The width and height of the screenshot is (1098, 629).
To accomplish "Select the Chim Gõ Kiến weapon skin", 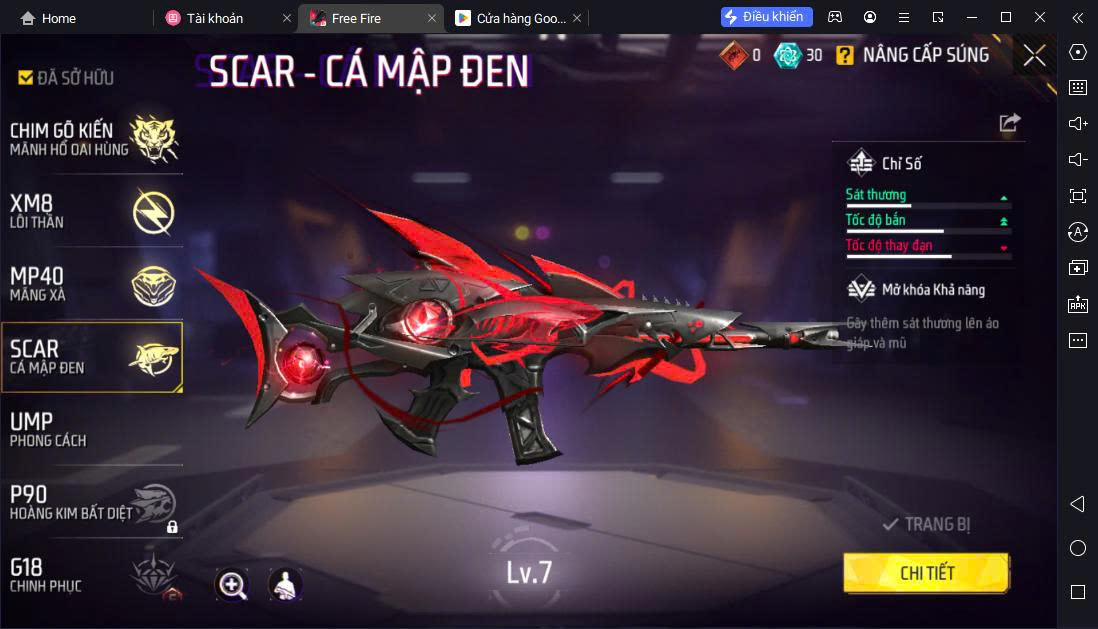I will coord(92,139).
